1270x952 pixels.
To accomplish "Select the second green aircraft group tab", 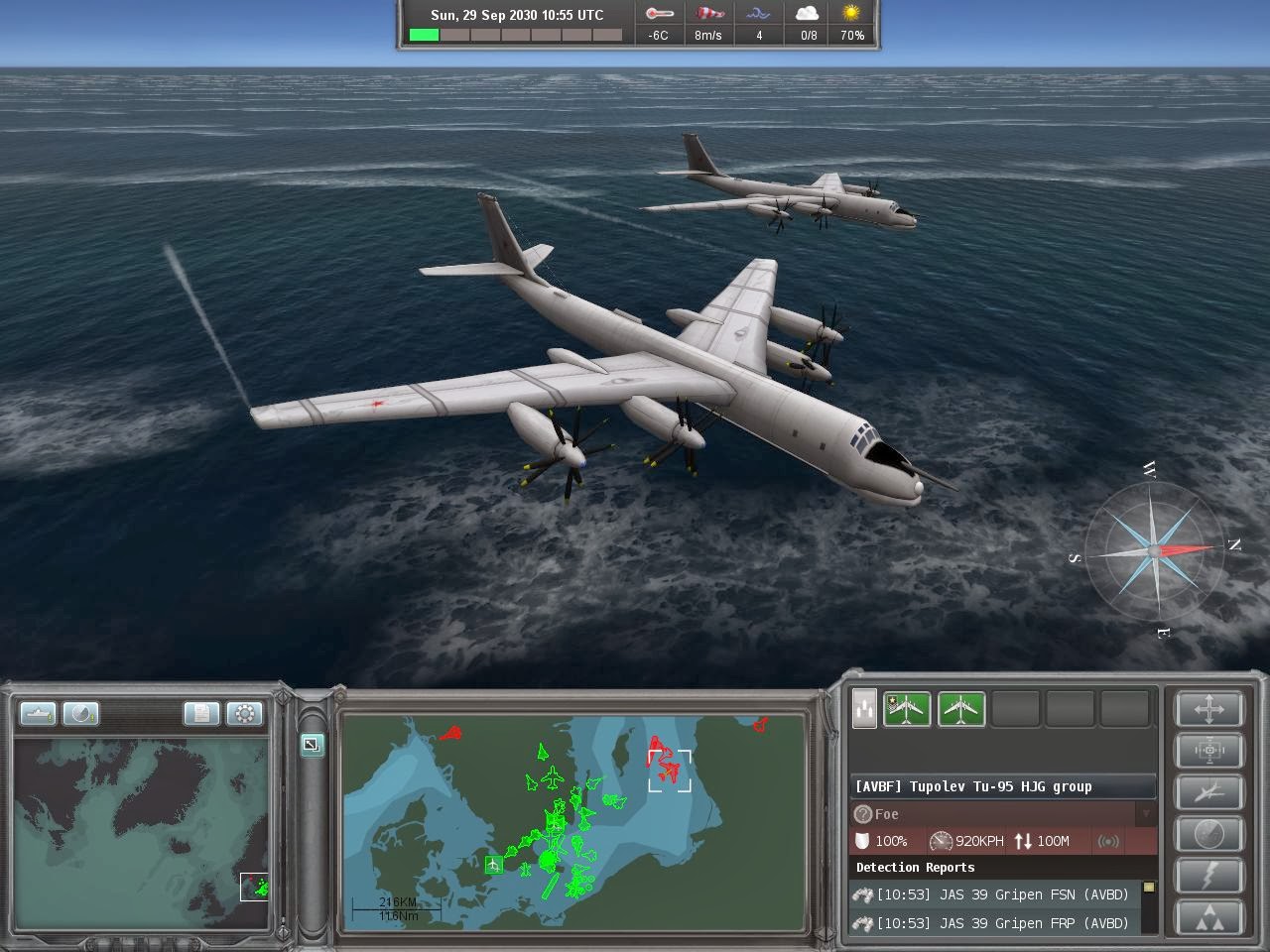I will pos(960,708).
